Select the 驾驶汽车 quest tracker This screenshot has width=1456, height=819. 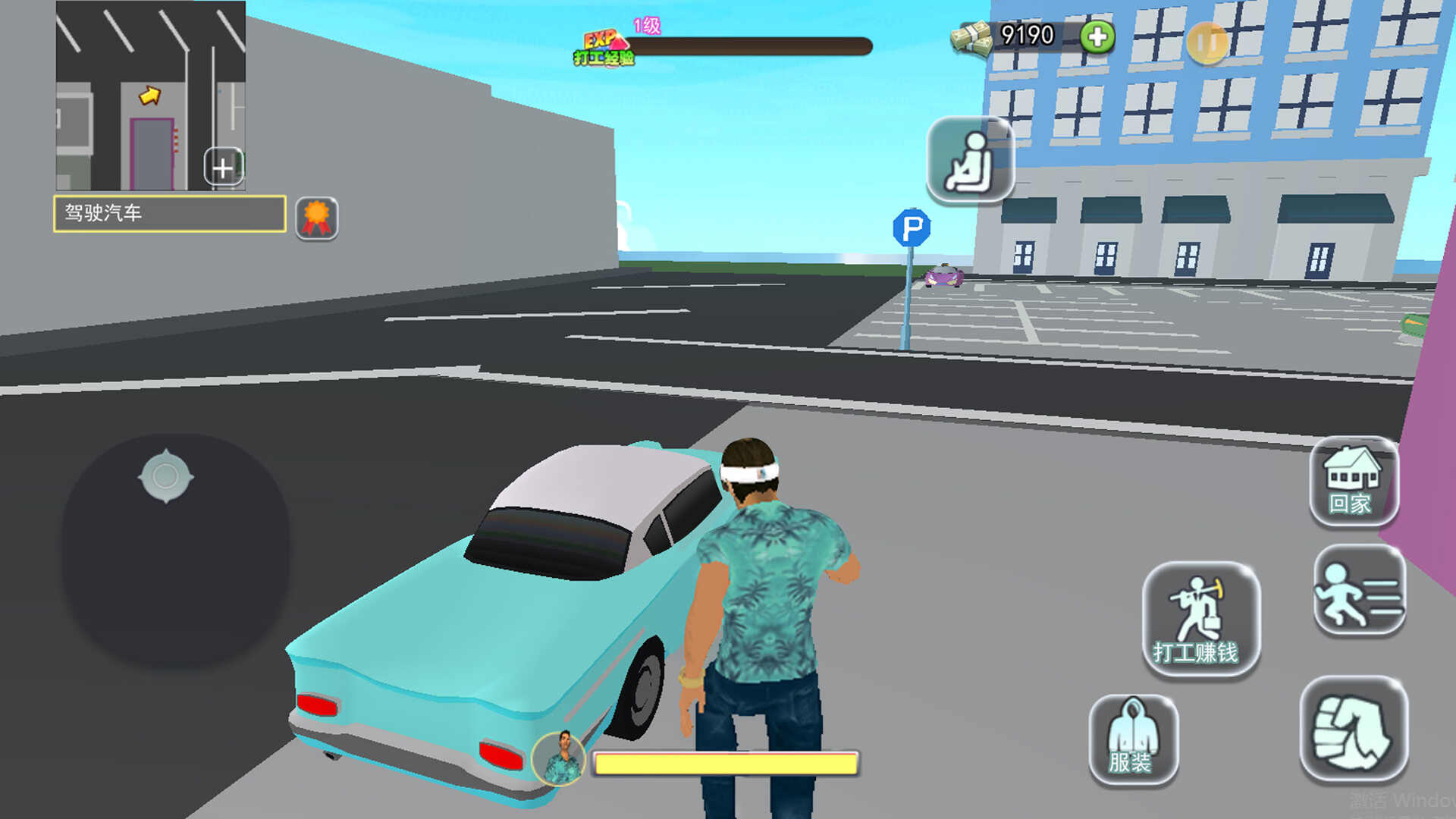click(x=169, y=213)
